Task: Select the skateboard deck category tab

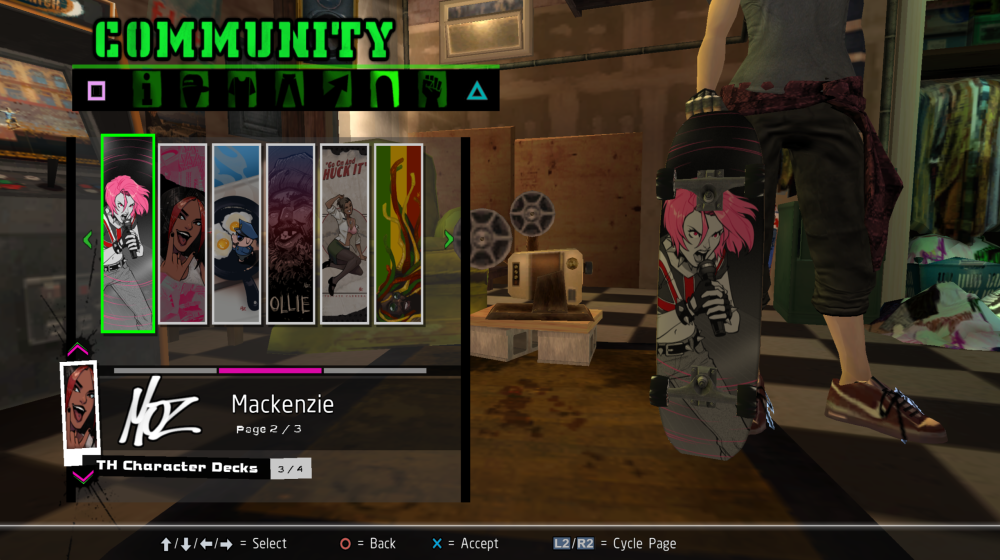Action: 384,91
